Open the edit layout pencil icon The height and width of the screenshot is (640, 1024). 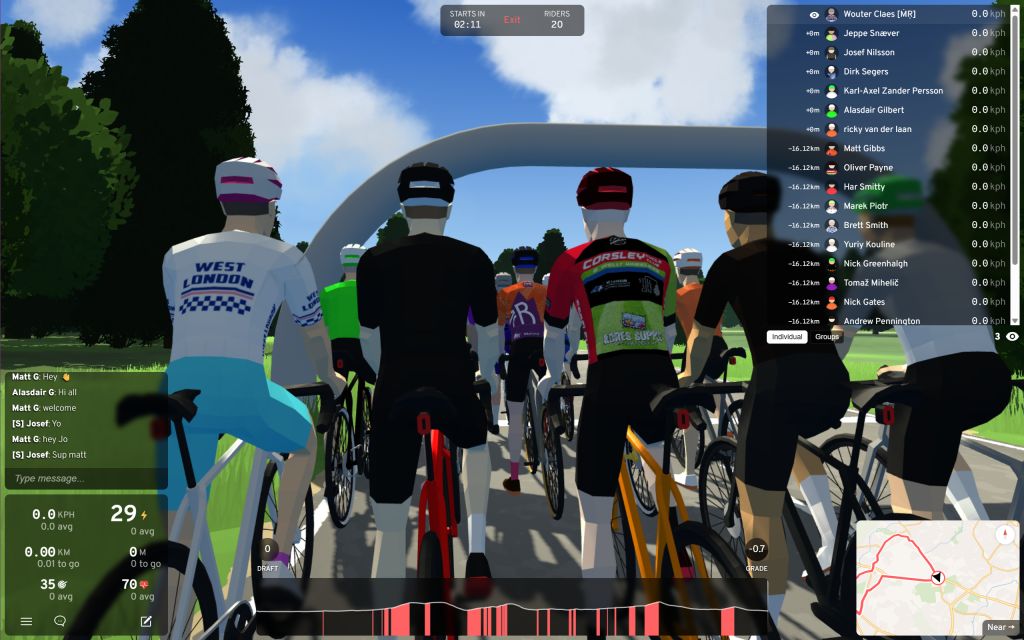(x=146, y=621)
